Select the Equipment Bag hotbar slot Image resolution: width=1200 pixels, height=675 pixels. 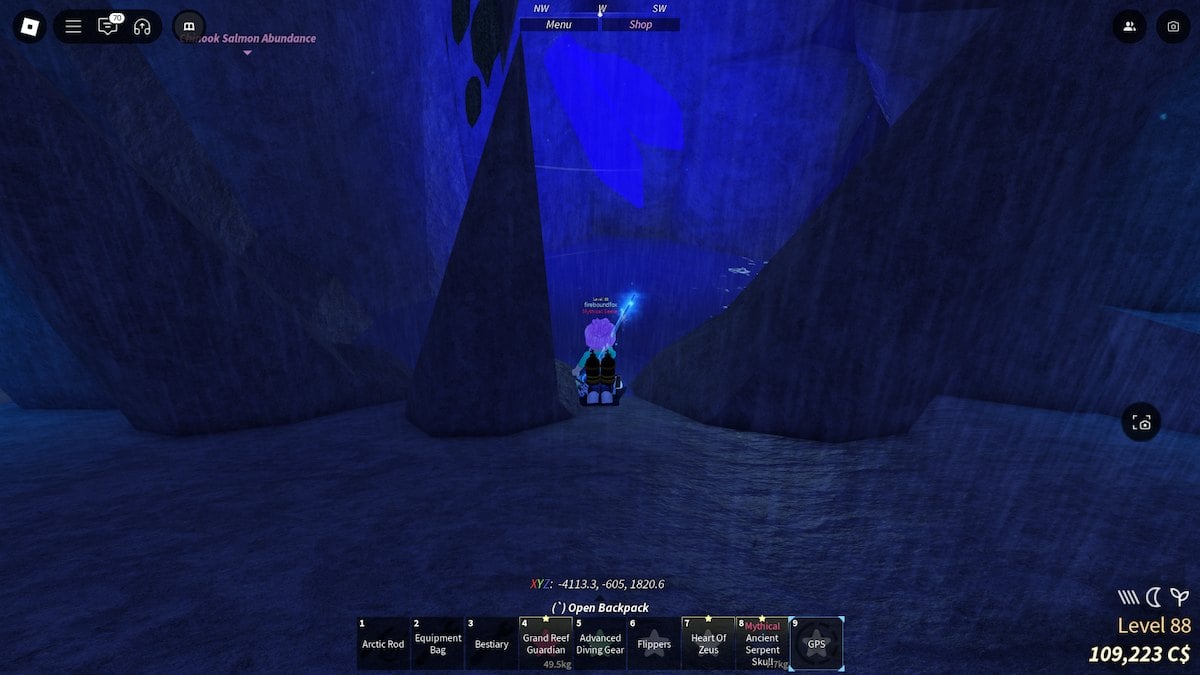[438, 644]
